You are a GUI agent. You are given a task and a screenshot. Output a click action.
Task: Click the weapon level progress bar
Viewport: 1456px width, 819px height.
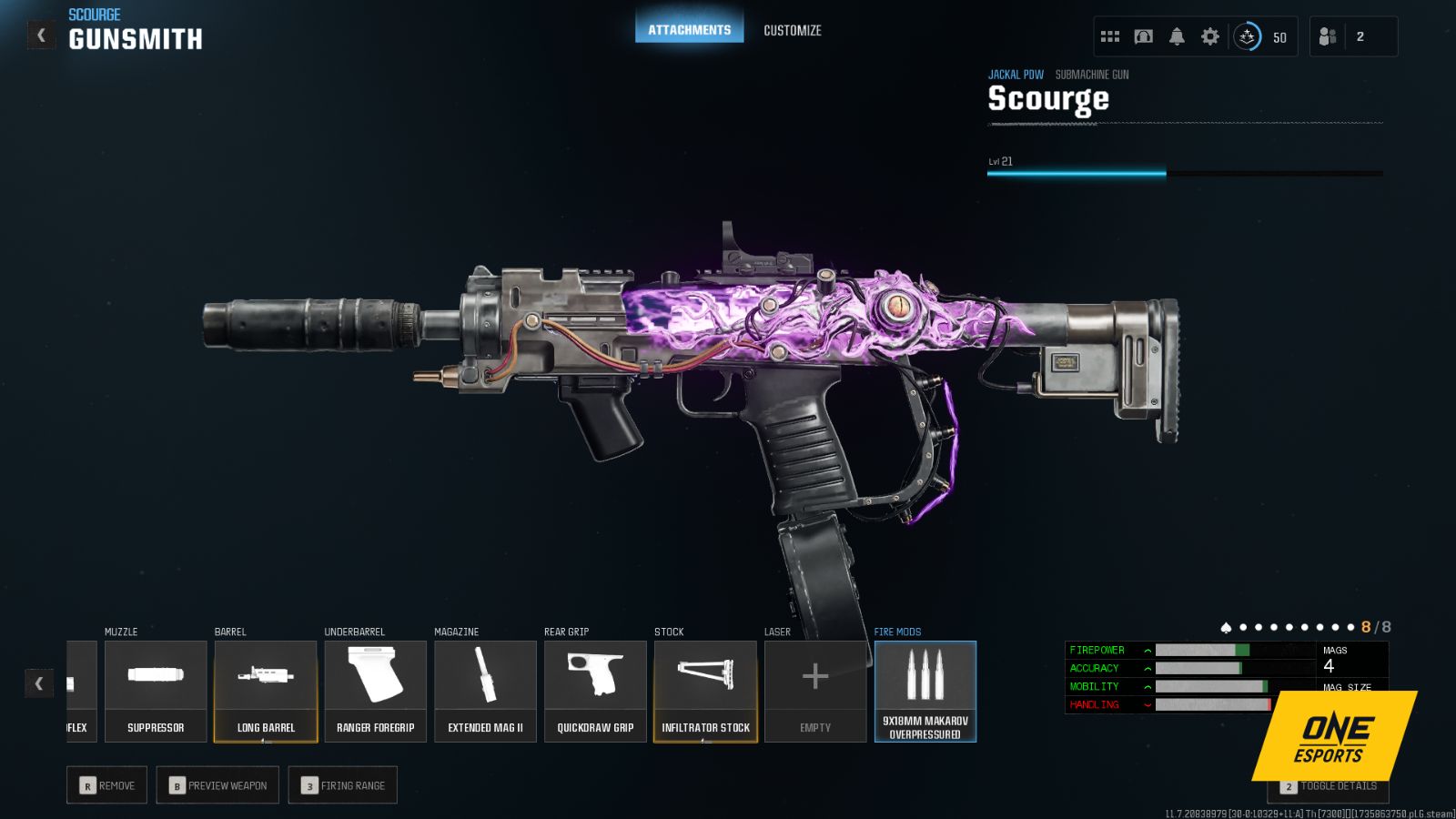1183,171
